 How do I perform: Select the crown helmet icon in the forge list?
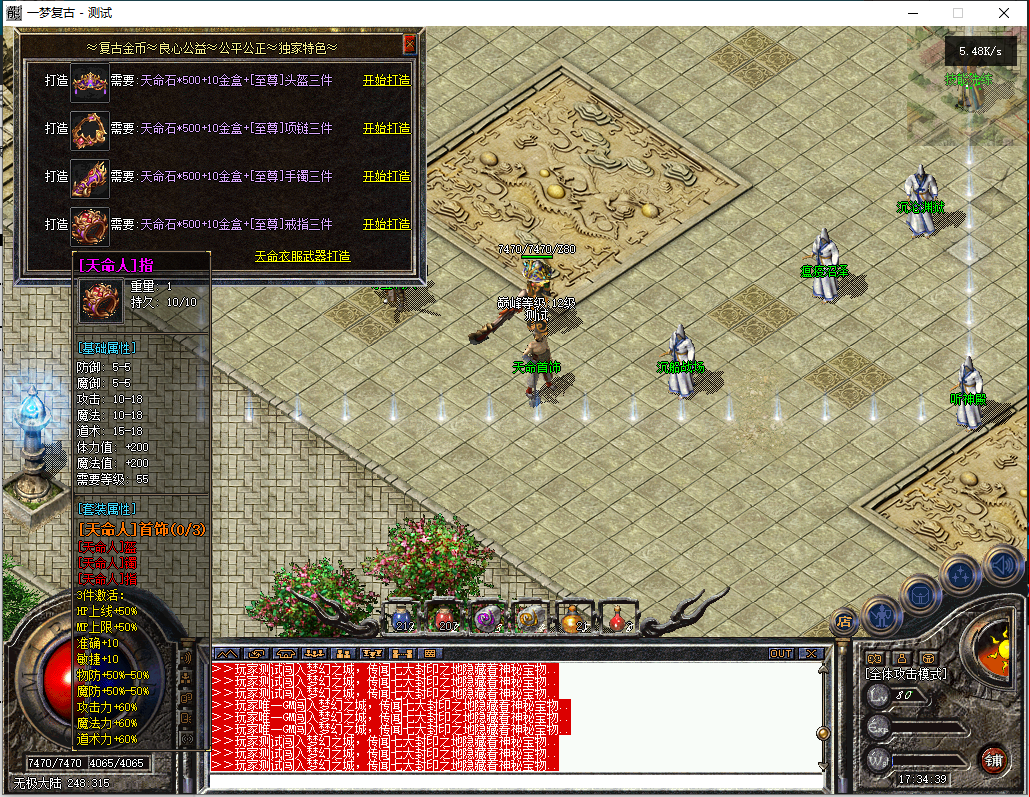(x=89, y=81)
